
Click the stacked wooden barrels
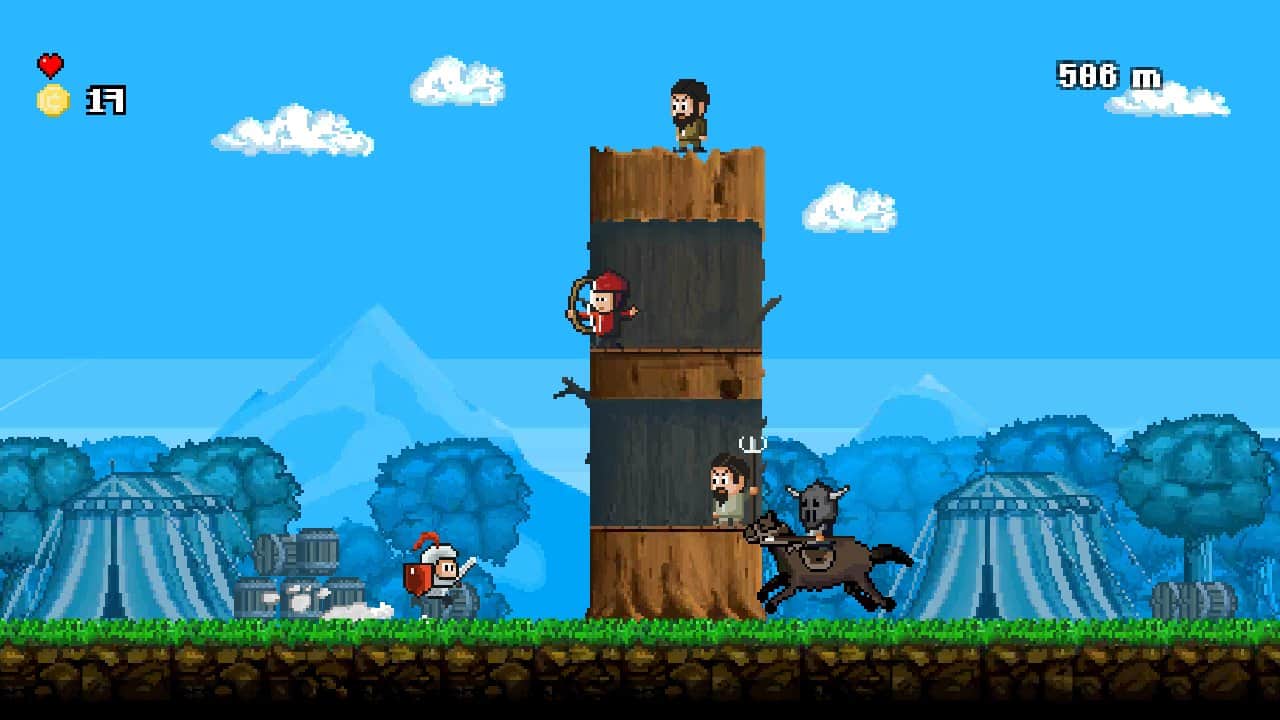pos(300,570)
